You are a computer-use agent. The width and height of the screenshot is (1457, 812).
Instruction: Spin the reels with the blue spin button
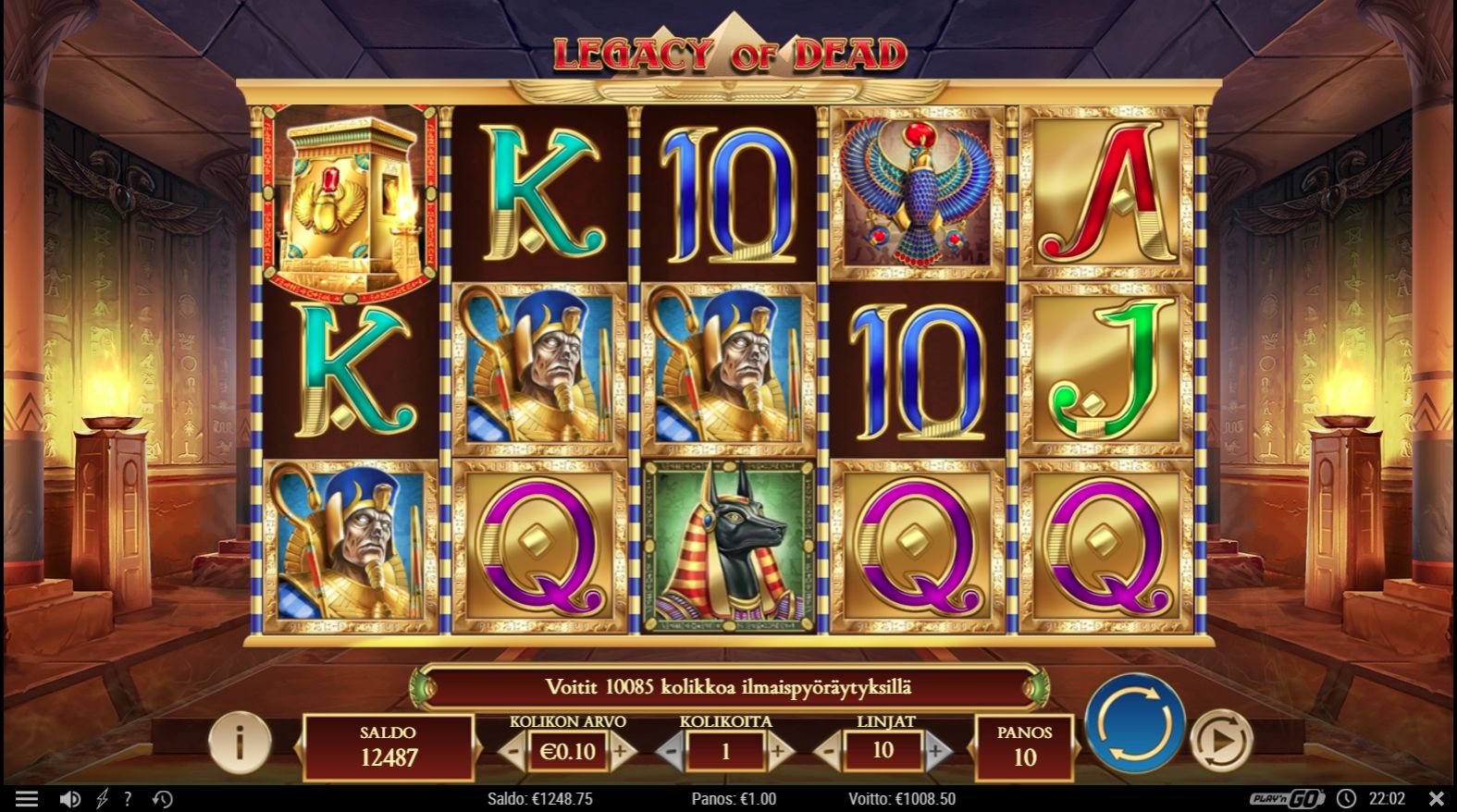(x=1134, y=722)
